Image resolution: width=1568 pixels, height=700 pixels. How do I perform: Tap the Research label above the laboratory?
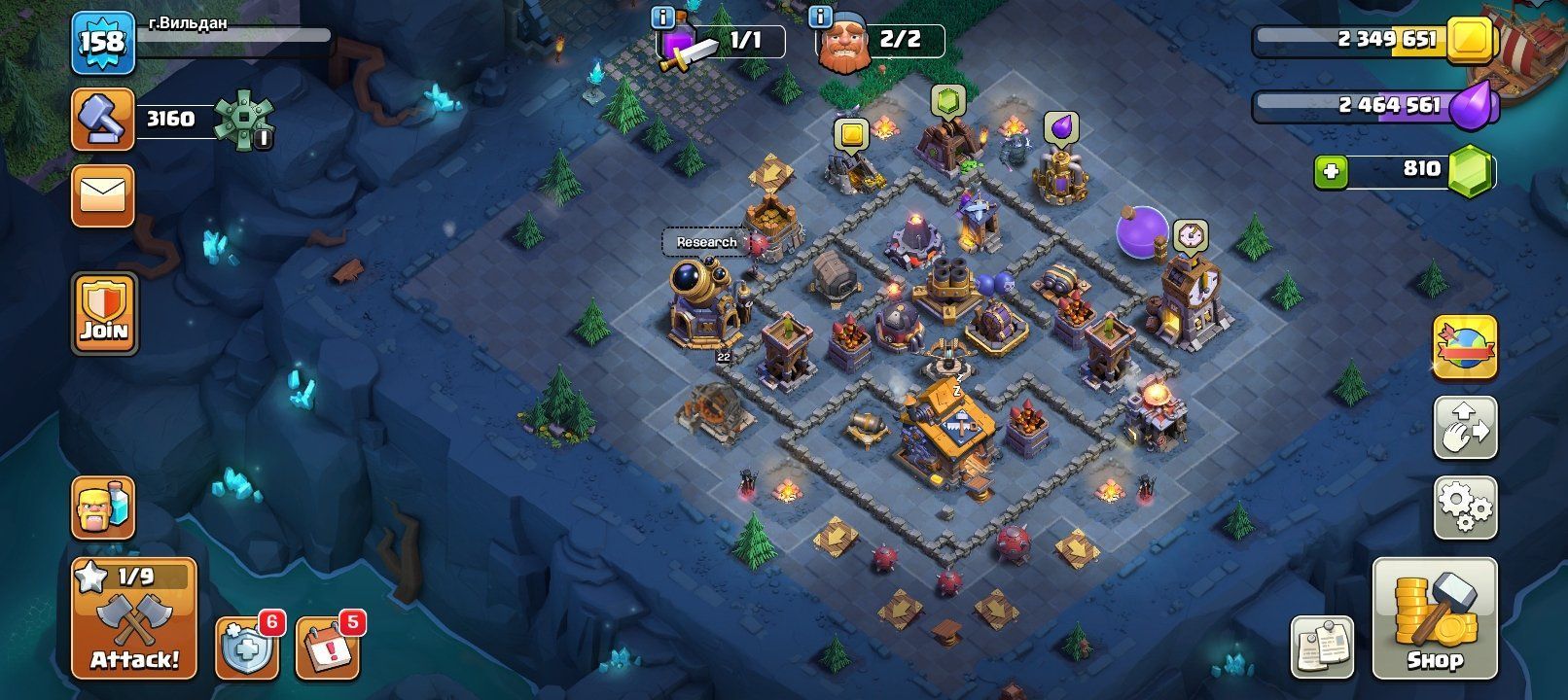(x=706, y=242)
